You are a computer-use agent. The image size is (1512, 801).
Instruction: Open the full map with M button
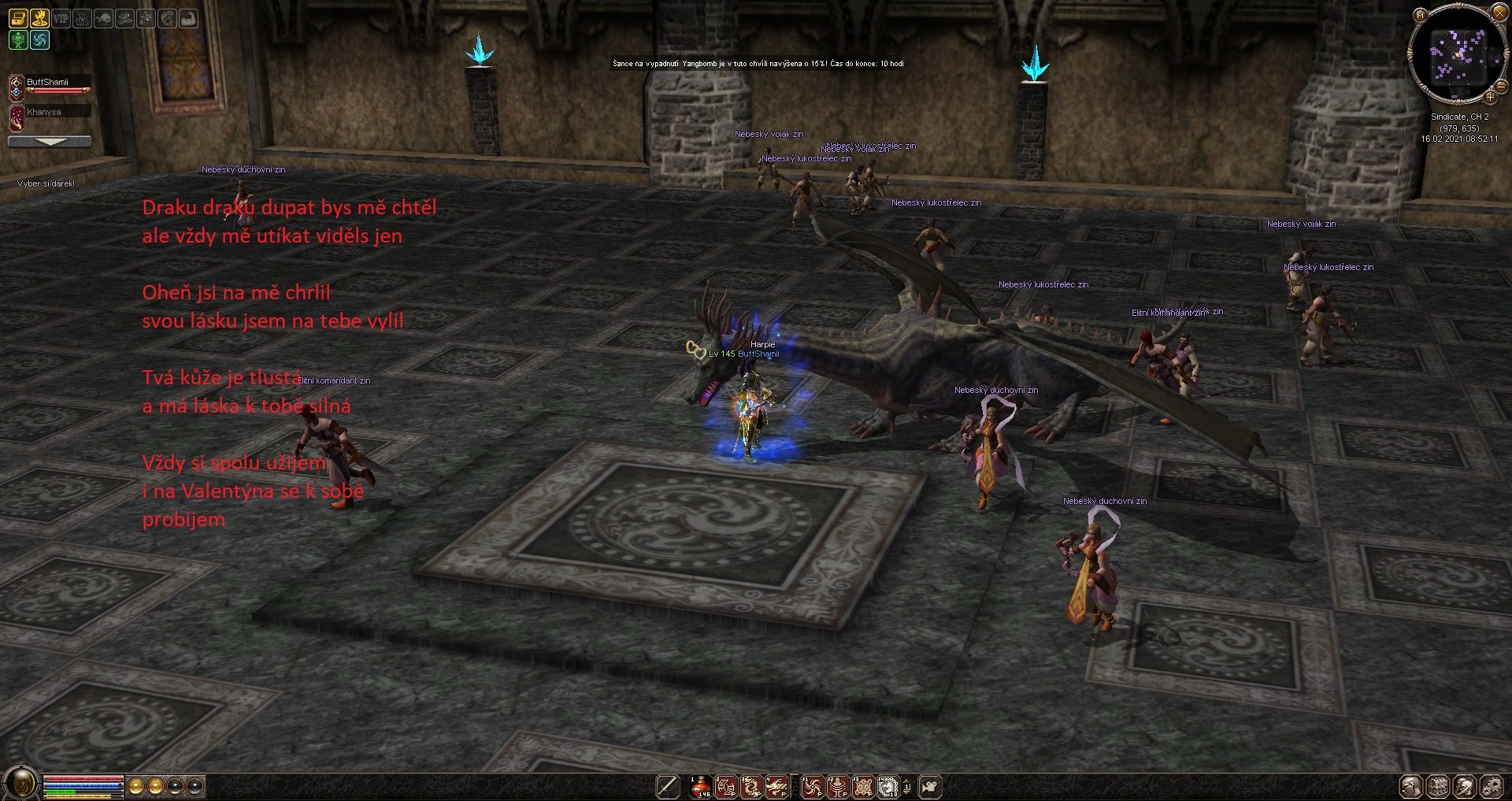click(1420, 15)
